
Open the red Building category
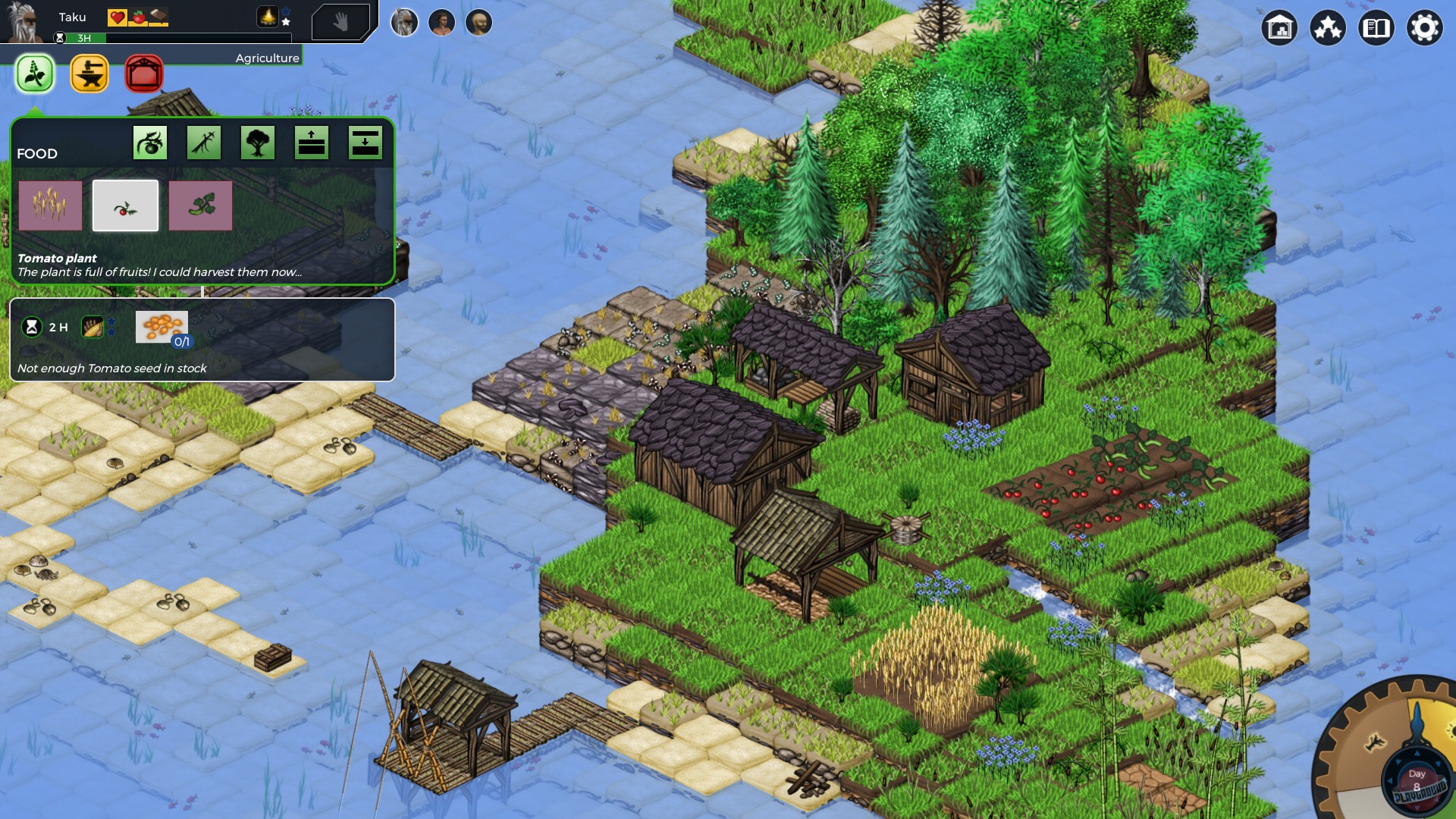coord(143,74)
